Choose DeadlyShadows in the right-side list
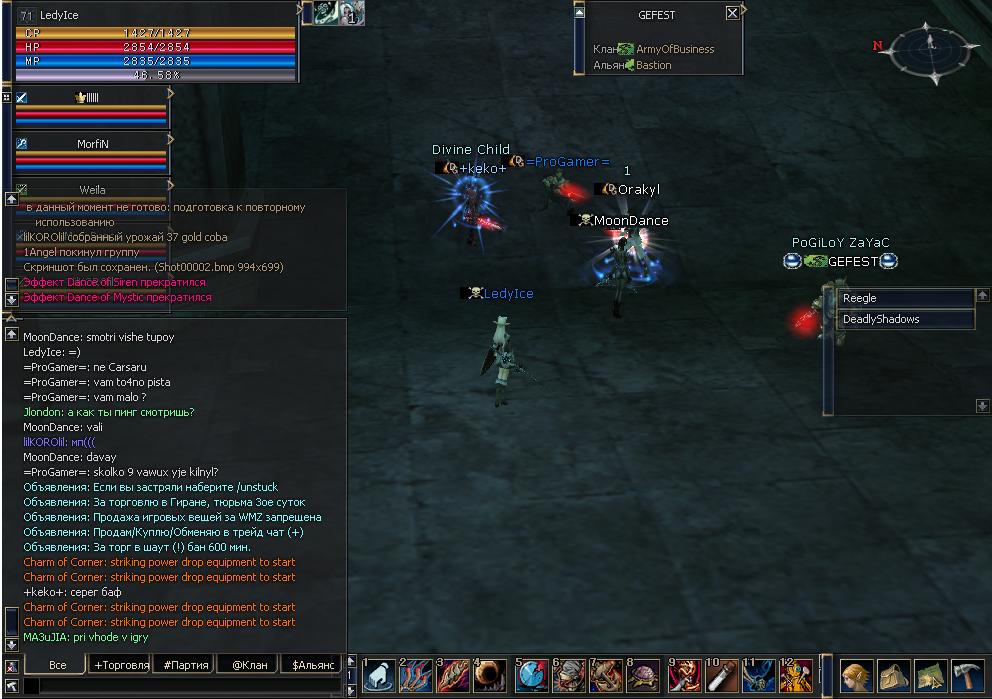The height and width of the screenshot is (699, 992). point(905,319)
